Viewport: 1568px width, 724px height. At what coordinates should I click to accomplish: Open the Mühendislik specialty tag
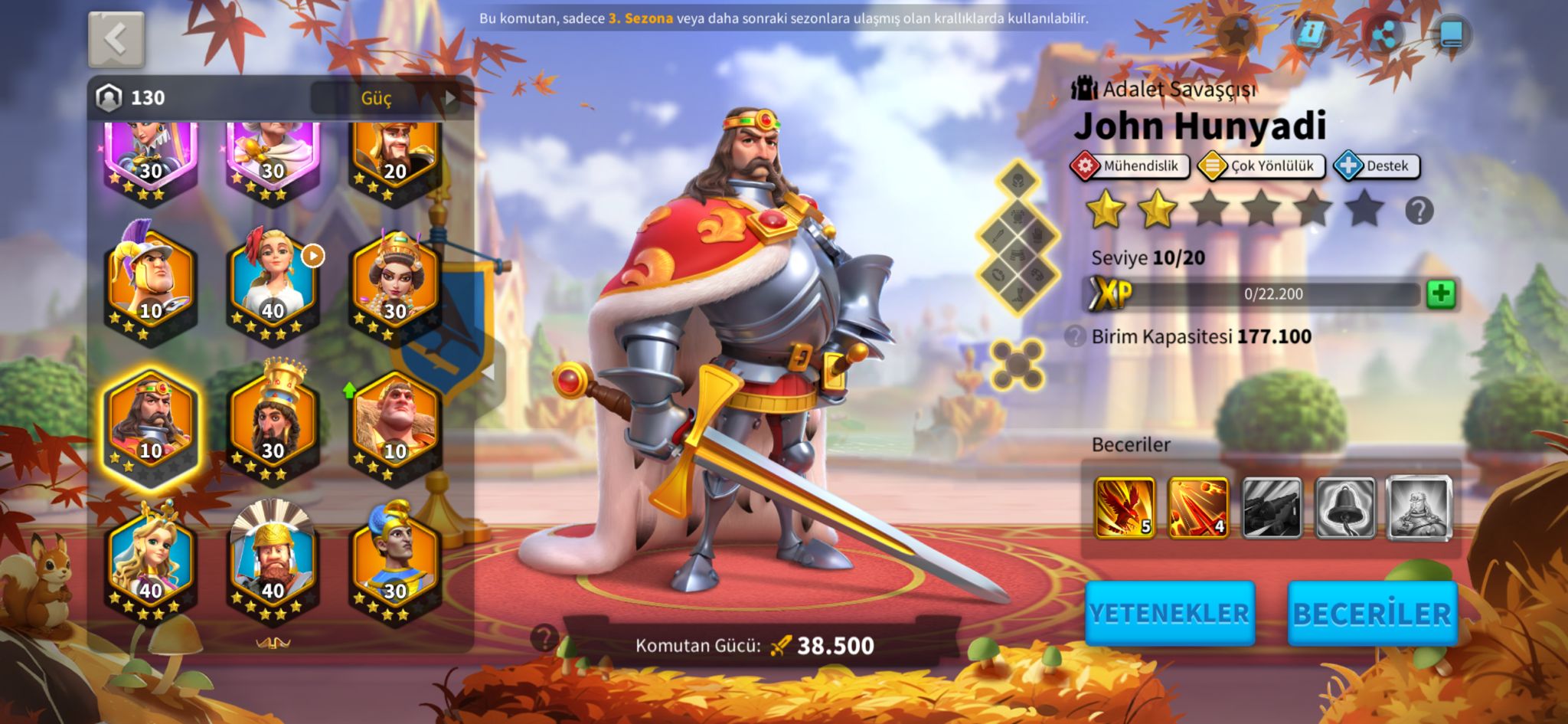tap(1130, 166)
